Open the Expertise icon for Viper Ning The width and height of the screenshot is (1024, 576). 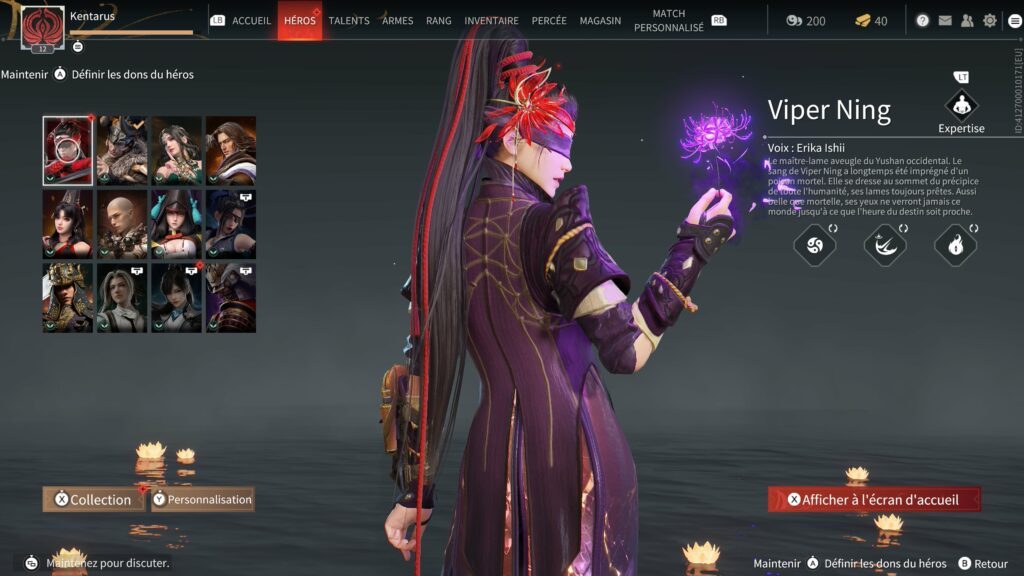961,106
